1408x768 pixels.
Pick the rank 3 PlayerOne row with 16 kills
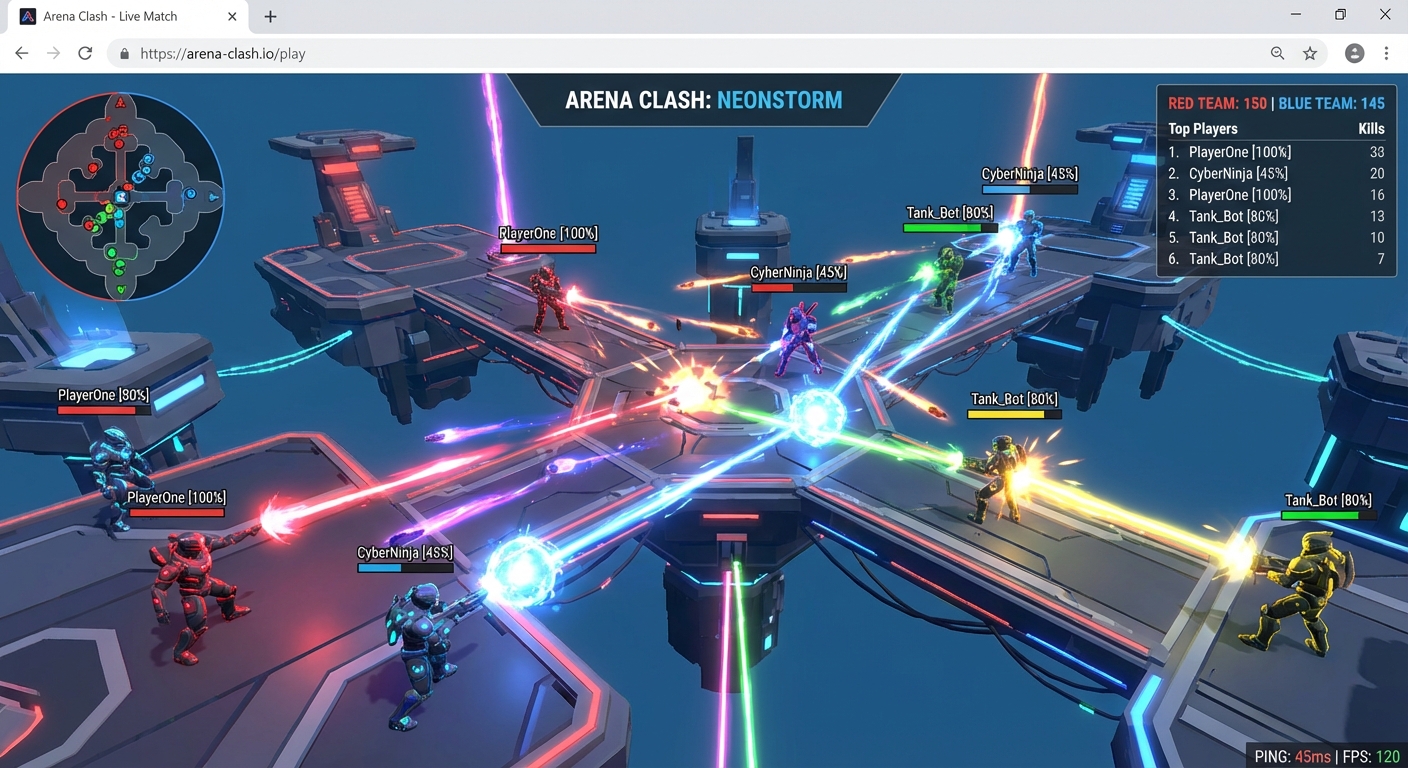click(x=1276, y=195)
